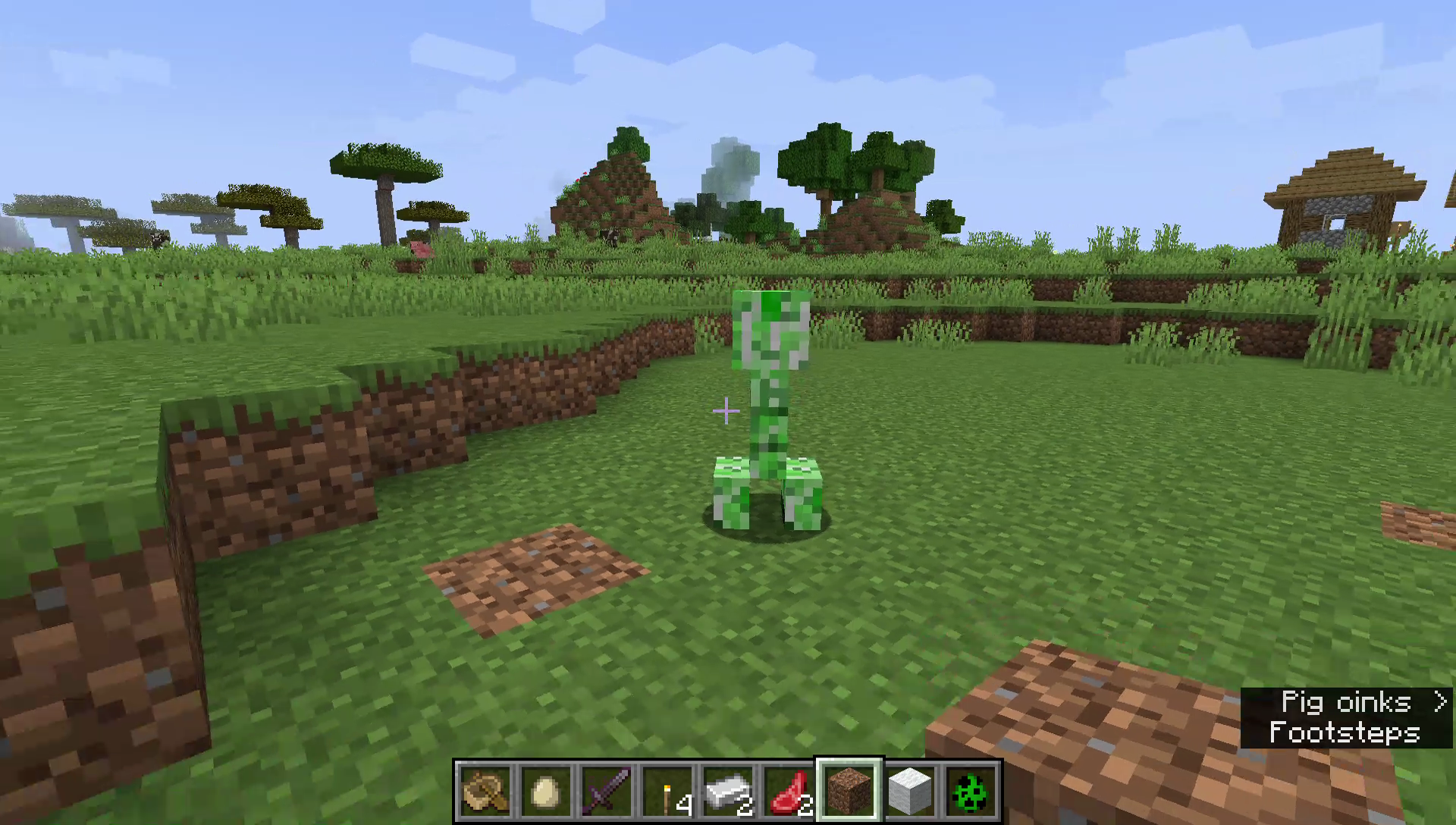Screen dimensions: 1456x825
Task: Click the highlighted dirt block hotbar slot
Action: [x=849, y=791]
